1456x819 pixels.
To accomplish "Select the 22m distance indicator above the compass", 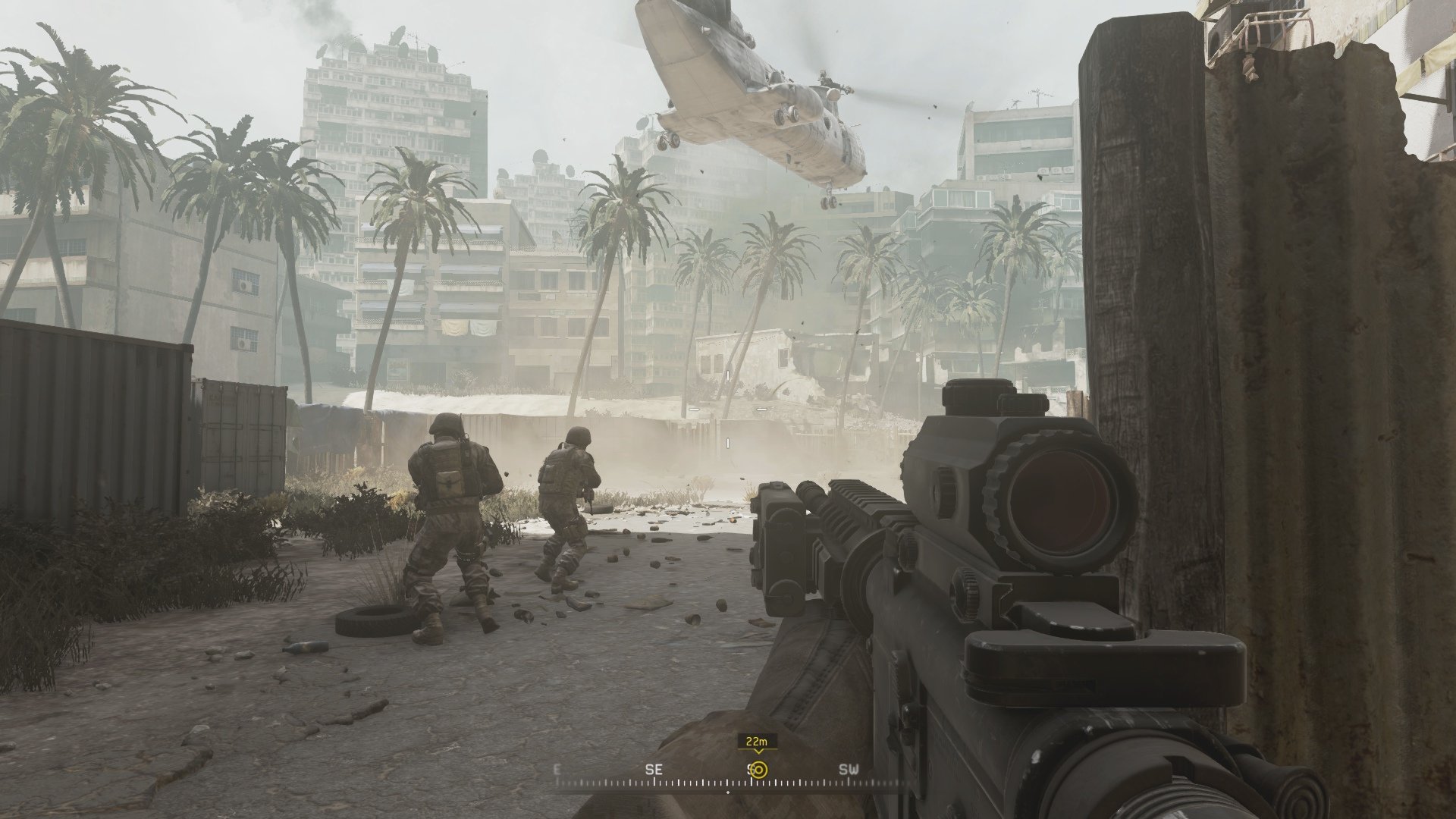I will click(756, 741).
